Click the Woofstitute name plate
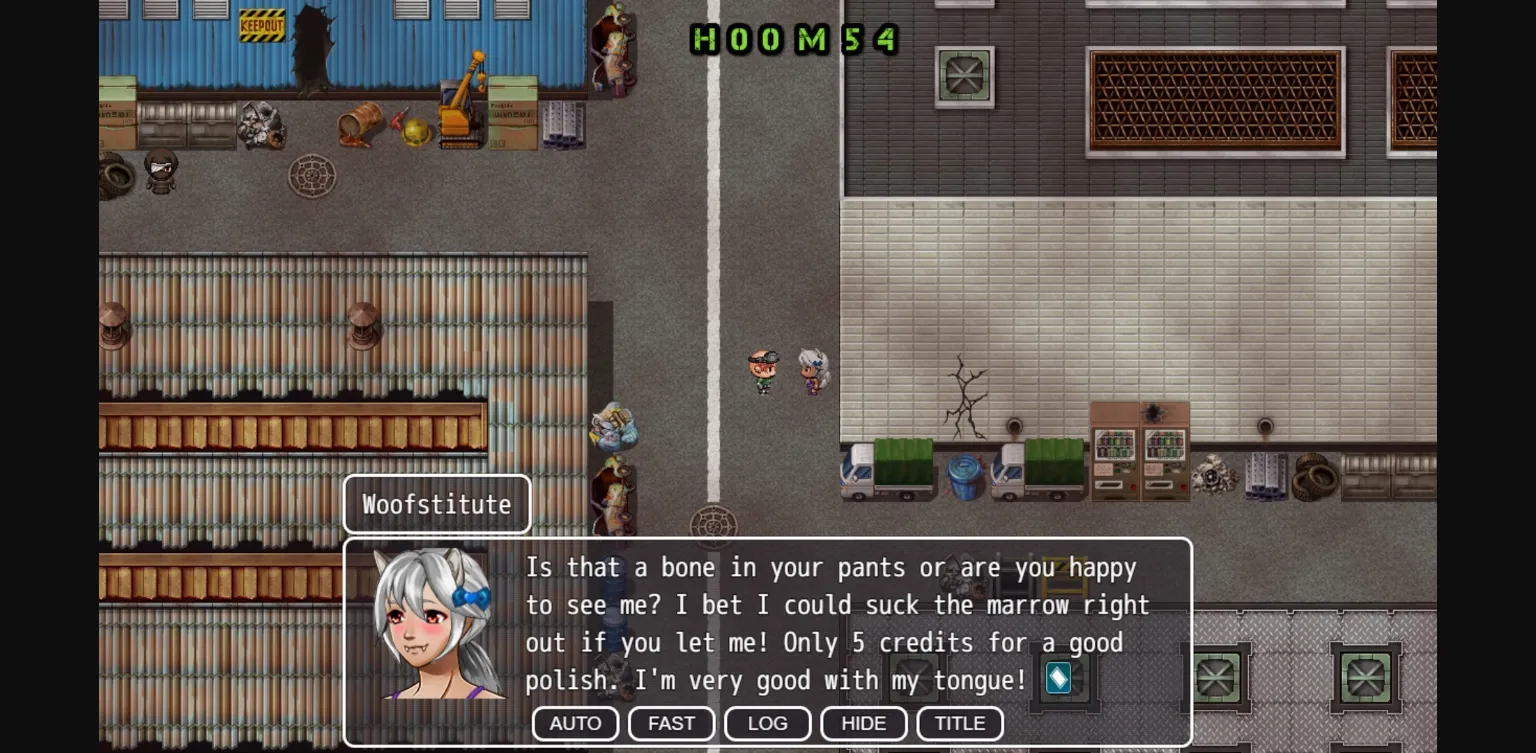 436,504
